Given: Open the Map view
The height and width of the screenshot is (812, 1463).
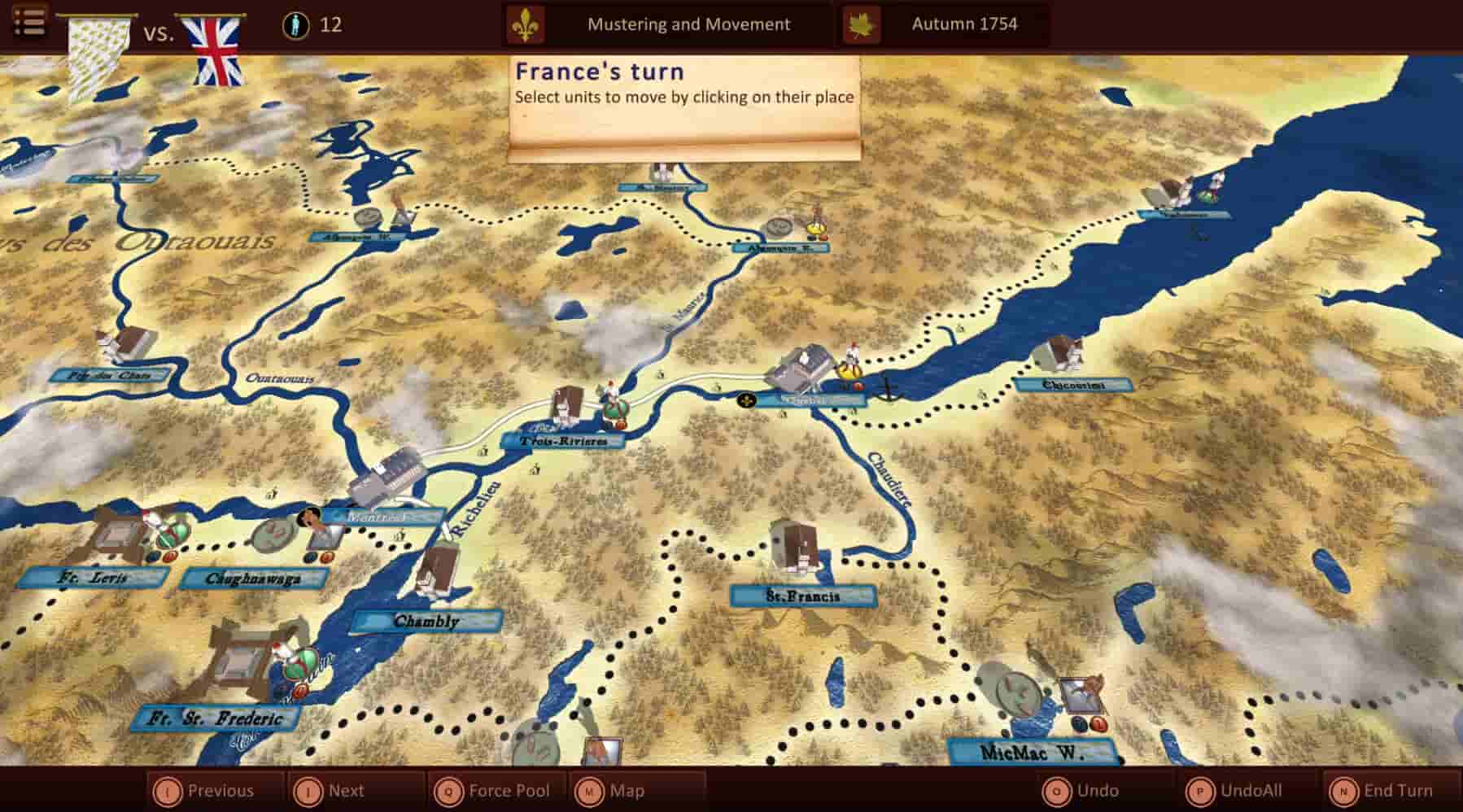Looking at the screenshot, I should pos(627,789).
